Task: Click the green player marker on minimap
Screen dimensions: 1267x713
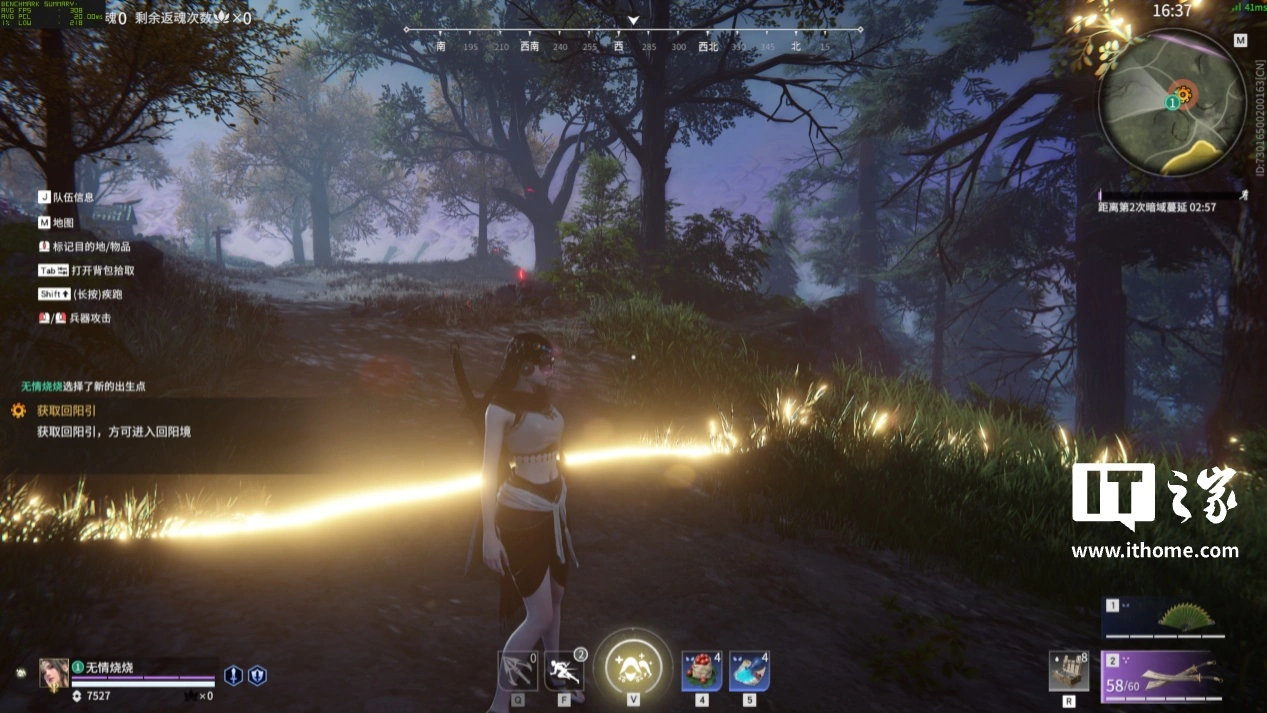Action: (x=1172, y=103)
